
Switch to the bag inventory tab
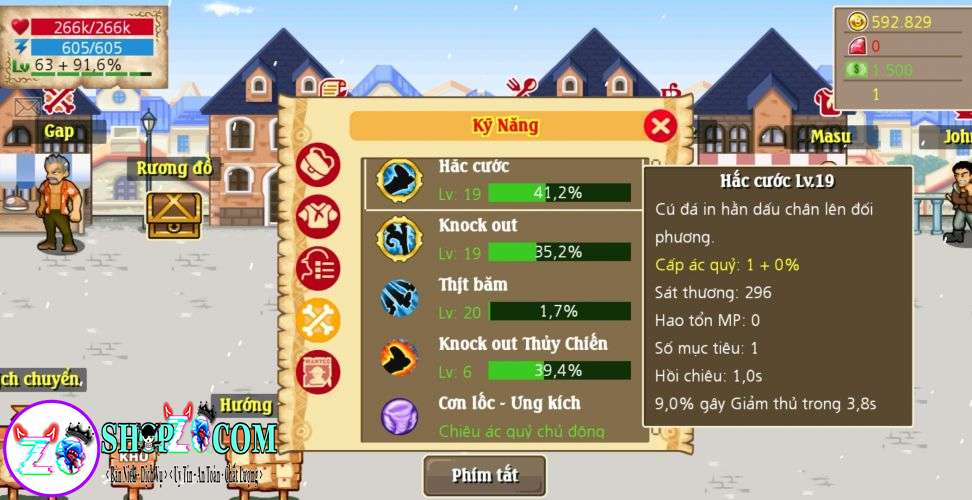coord(318,165)
